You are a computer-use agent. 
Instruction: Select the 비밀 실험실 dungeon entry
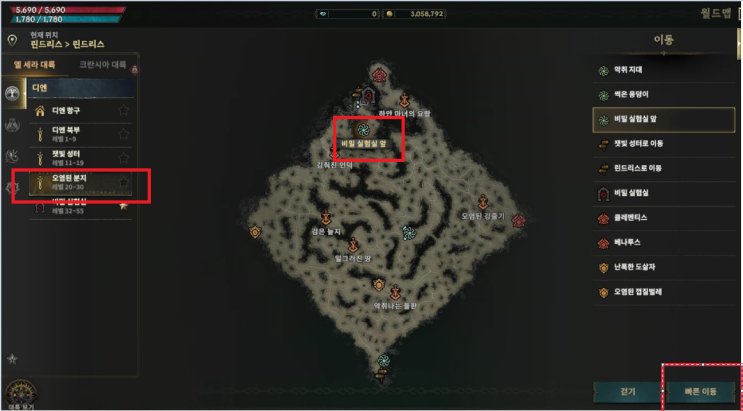coord(664,193)
